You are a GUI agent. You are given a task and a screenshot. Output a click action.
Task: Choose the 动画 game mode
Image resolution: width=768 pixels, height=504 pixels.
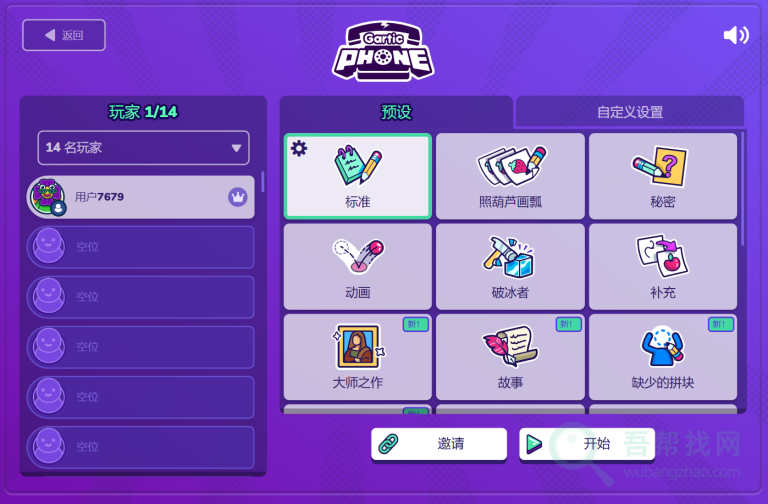coord(358,267)
